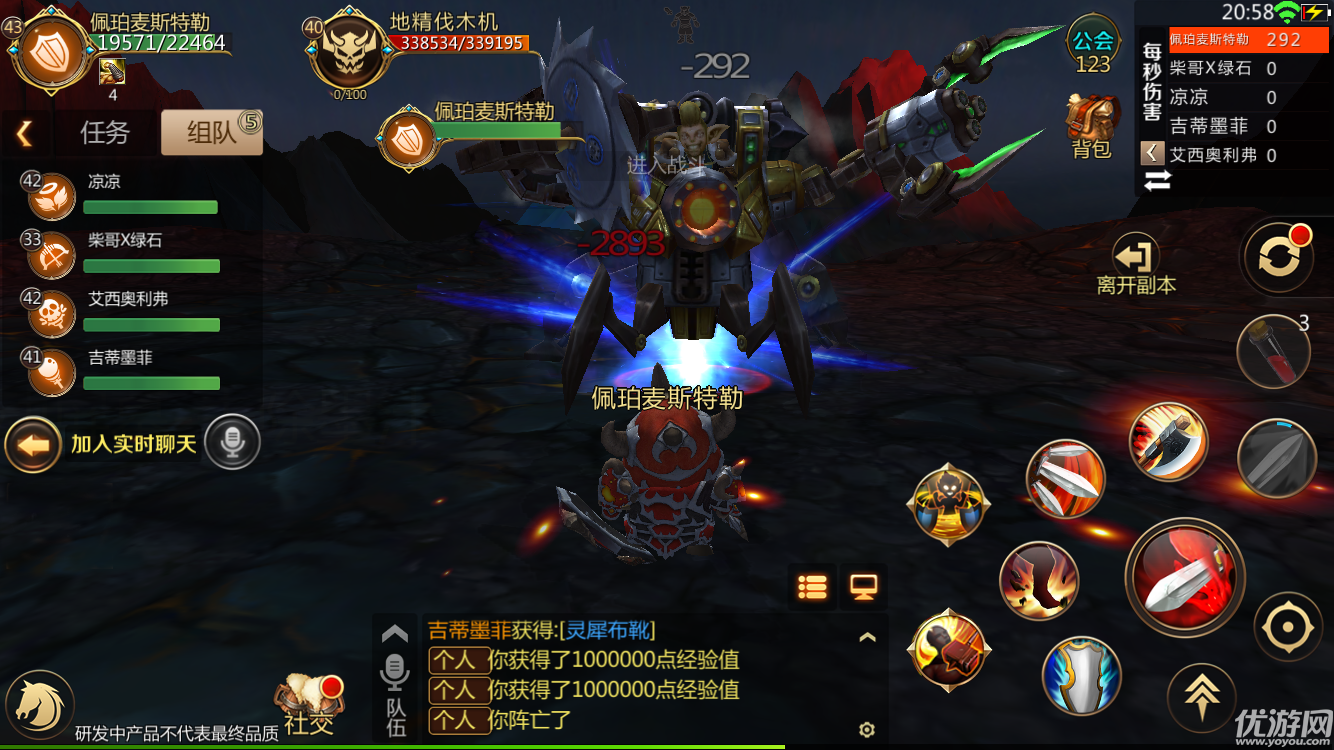This screenshot has width=1334, height=750.
Task: Open the 背包 backpack
Action: coord(1092,127)
